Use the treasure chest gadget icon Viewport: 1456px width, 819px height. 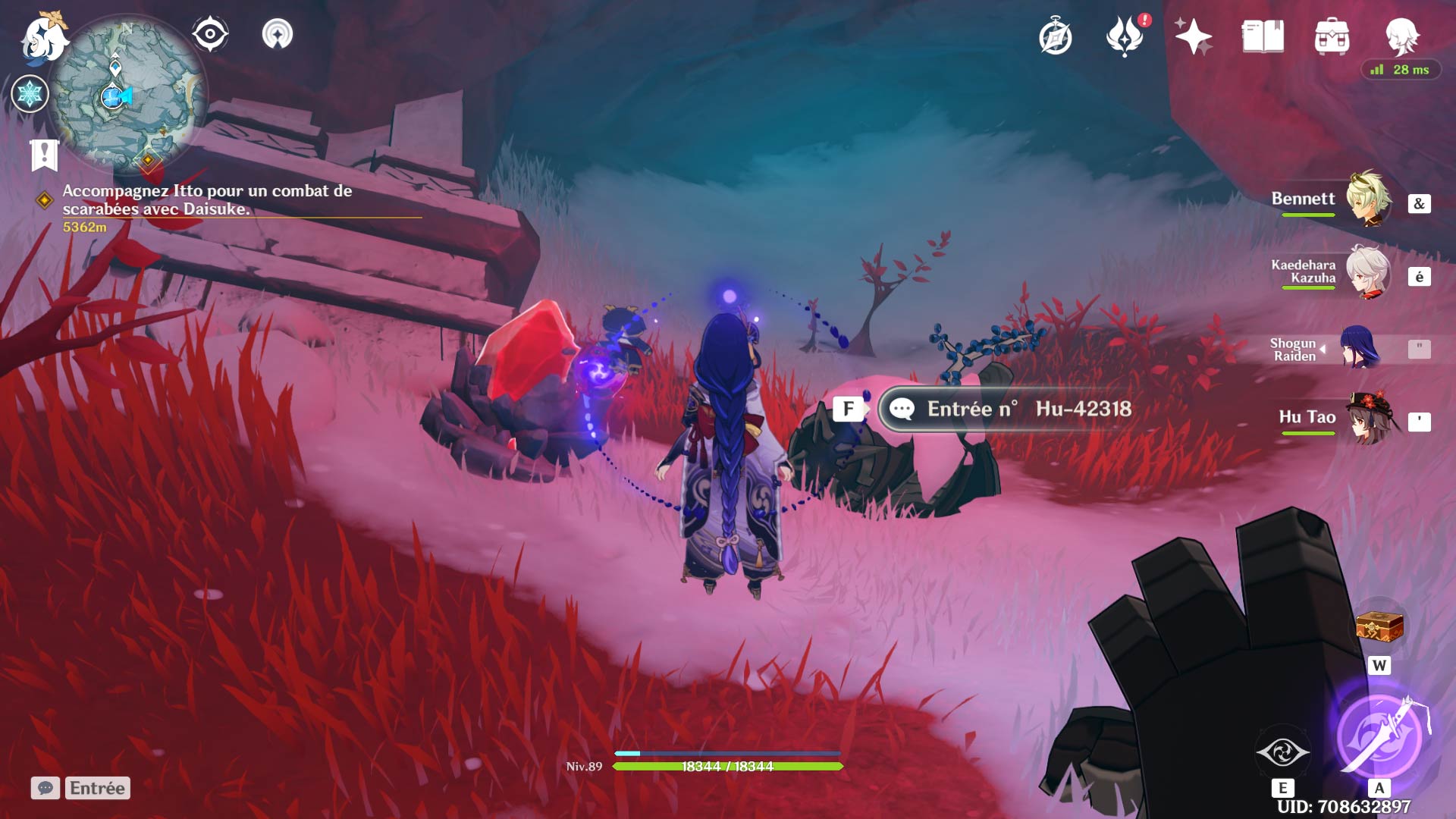click(1379, 626)
